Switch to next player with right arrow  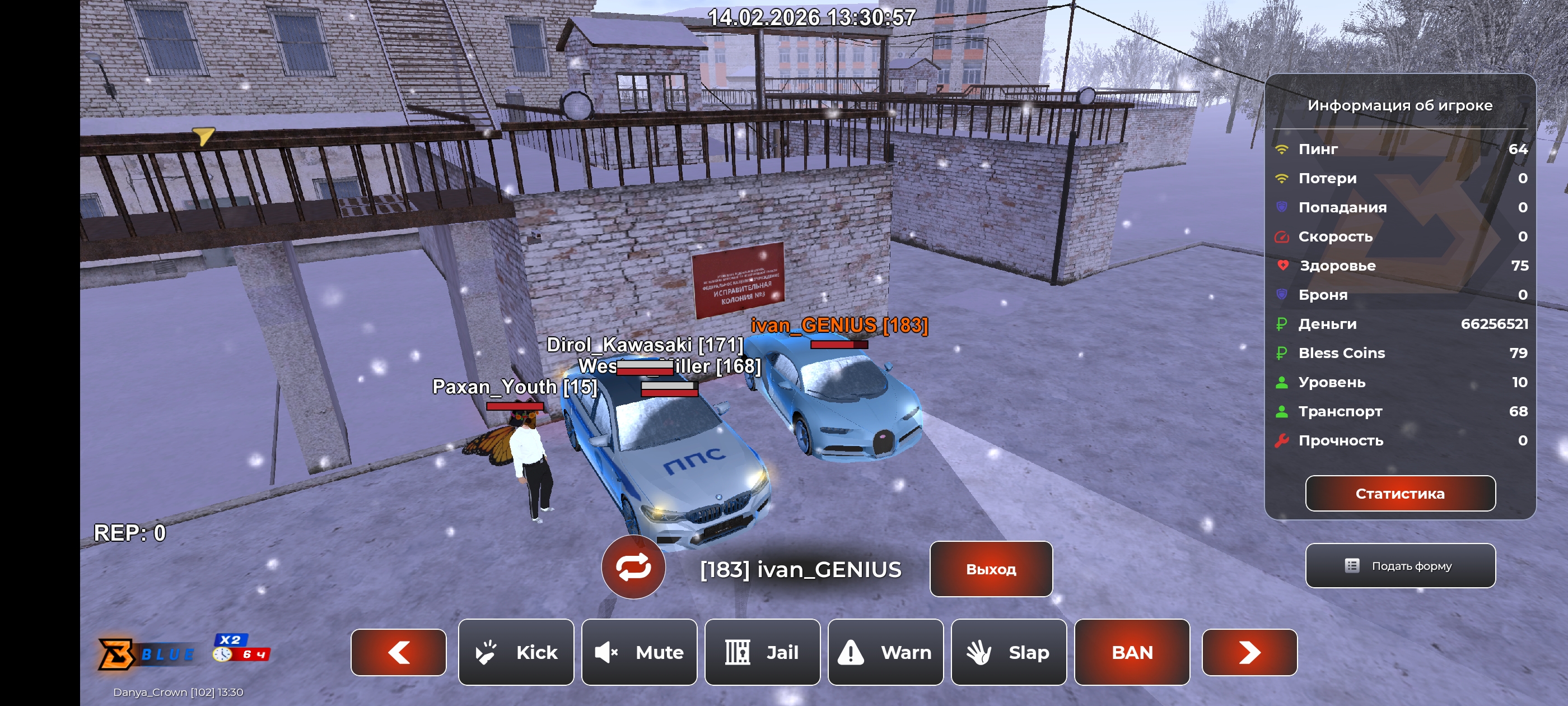click(x=1249, y=652)
